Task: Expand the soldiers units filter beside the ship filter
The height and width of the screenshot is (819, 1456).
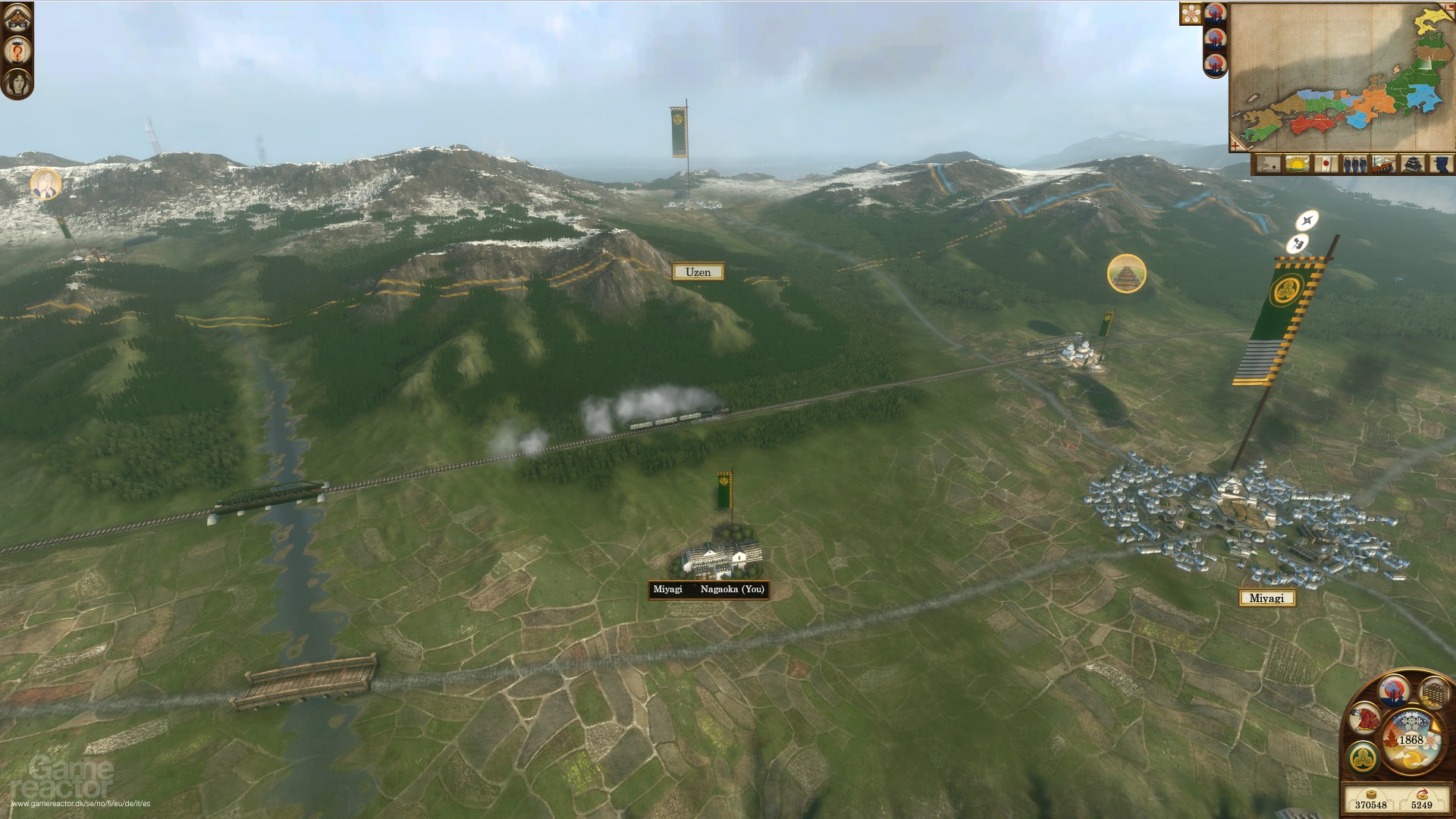Action: pos(1355,164)
